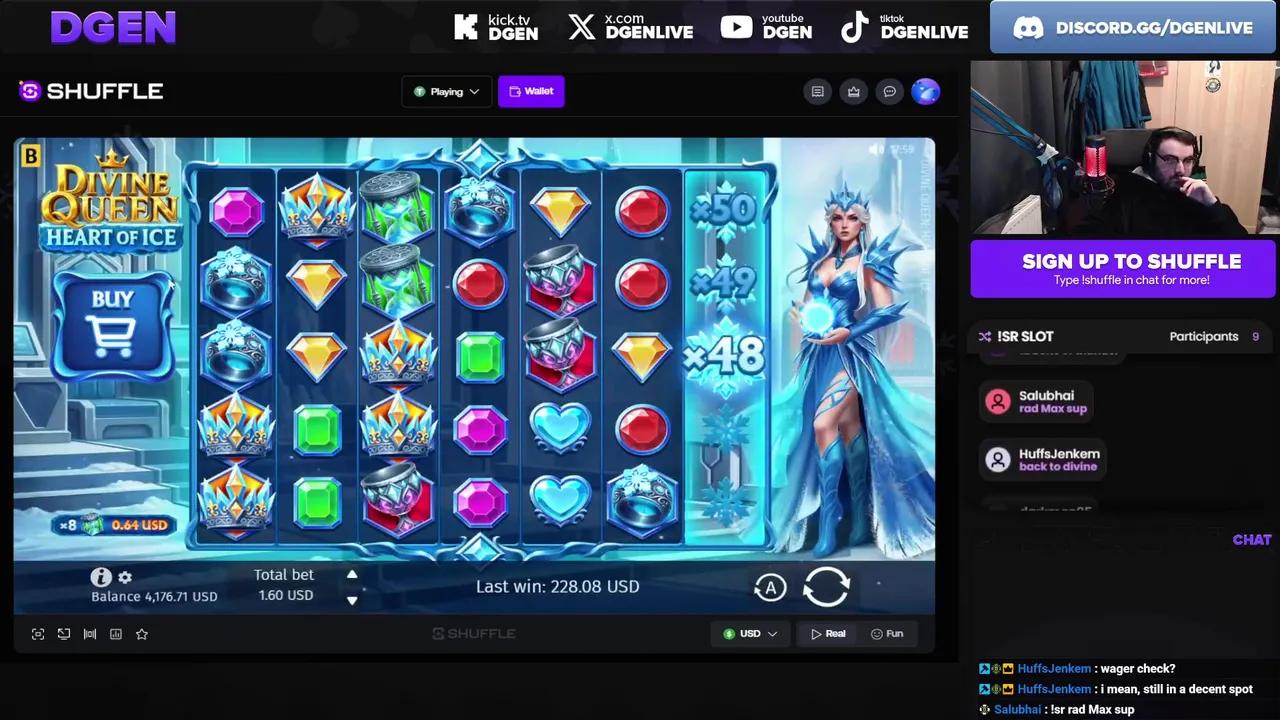Click the info icon next to balance
The image size is (1280, 720).
coord(100,577)
